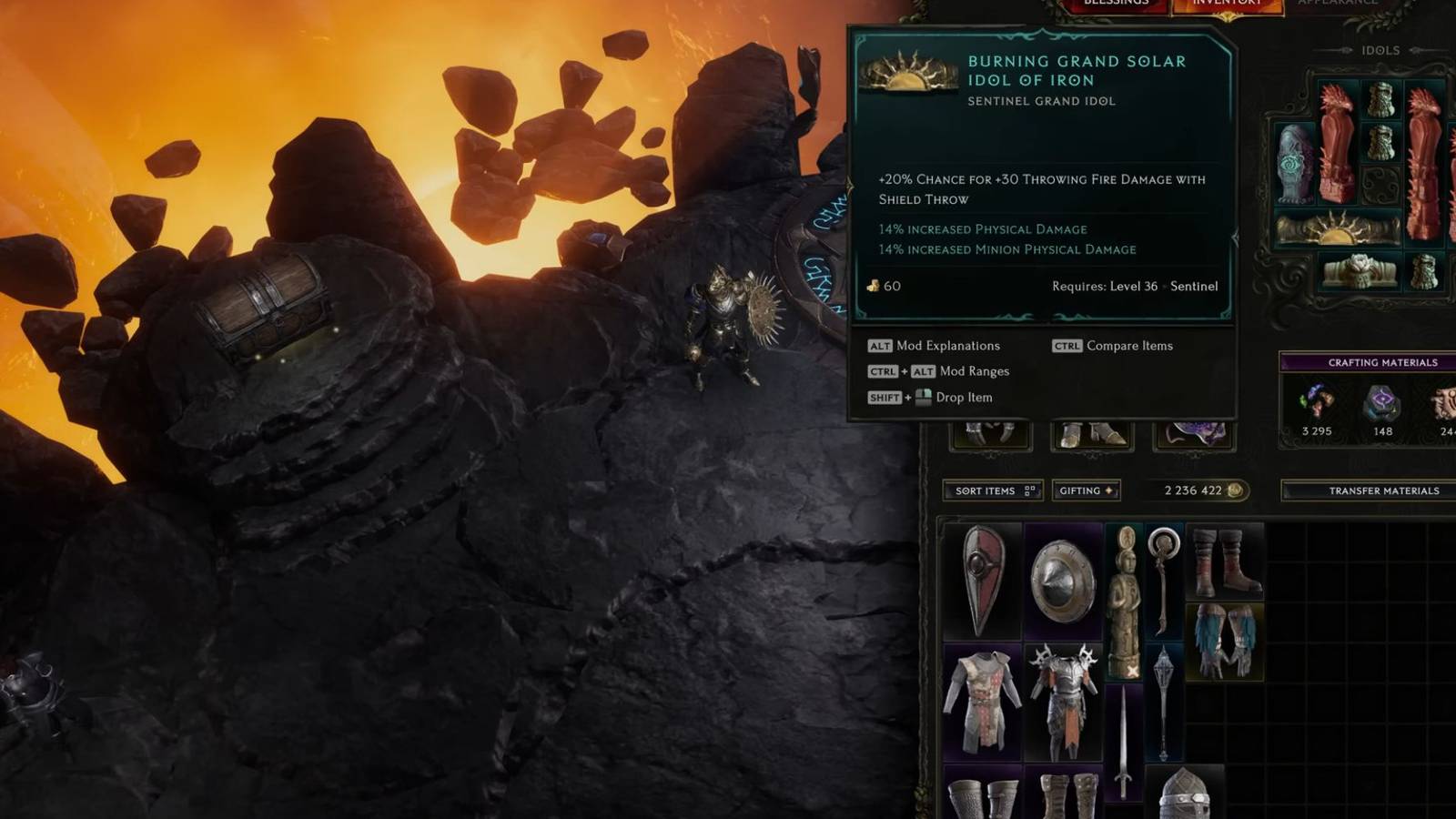1456x819 pixels.
Task: Click the grid icon beside Sort Items
Action: 1027,490
